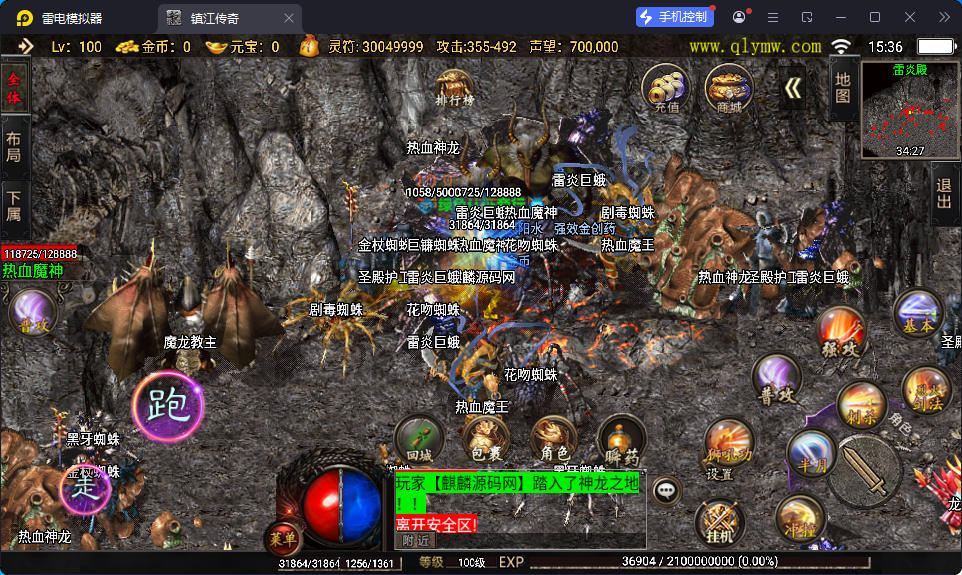Click the 雷炎殿 minimap
Image resolution: width=962 pixels, height=575 pixels.
(x=910, y=108)
